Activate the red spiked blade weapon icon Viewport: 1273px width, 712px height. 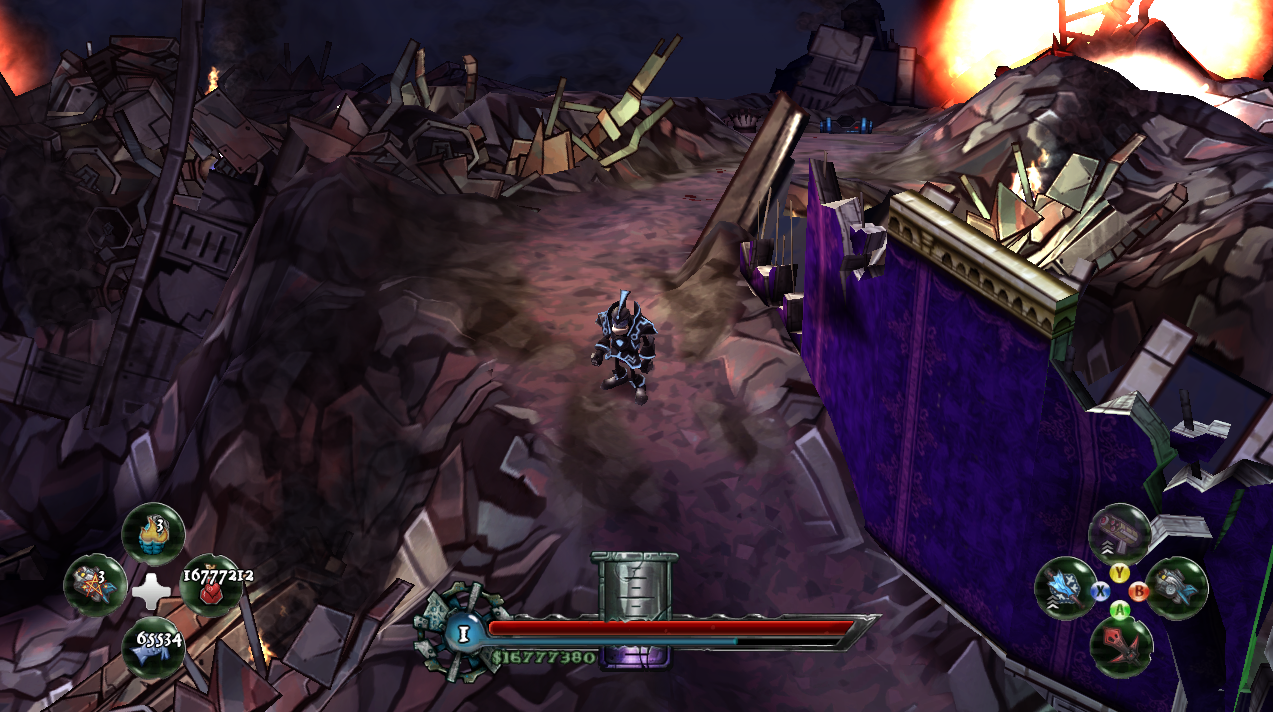(1120, 644)
